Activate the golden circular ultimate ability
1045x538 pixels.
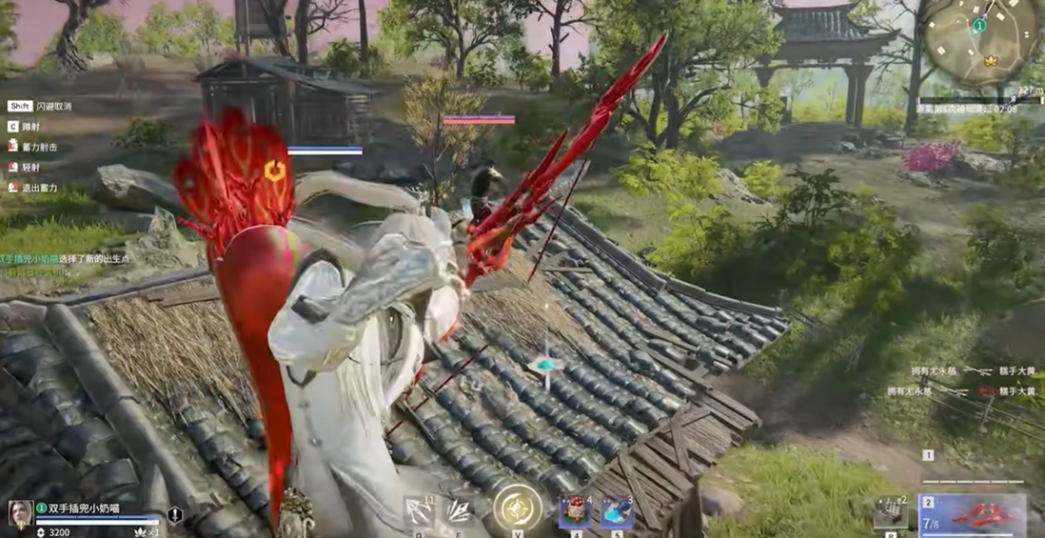pyautogui.click(x=518, y=507)
